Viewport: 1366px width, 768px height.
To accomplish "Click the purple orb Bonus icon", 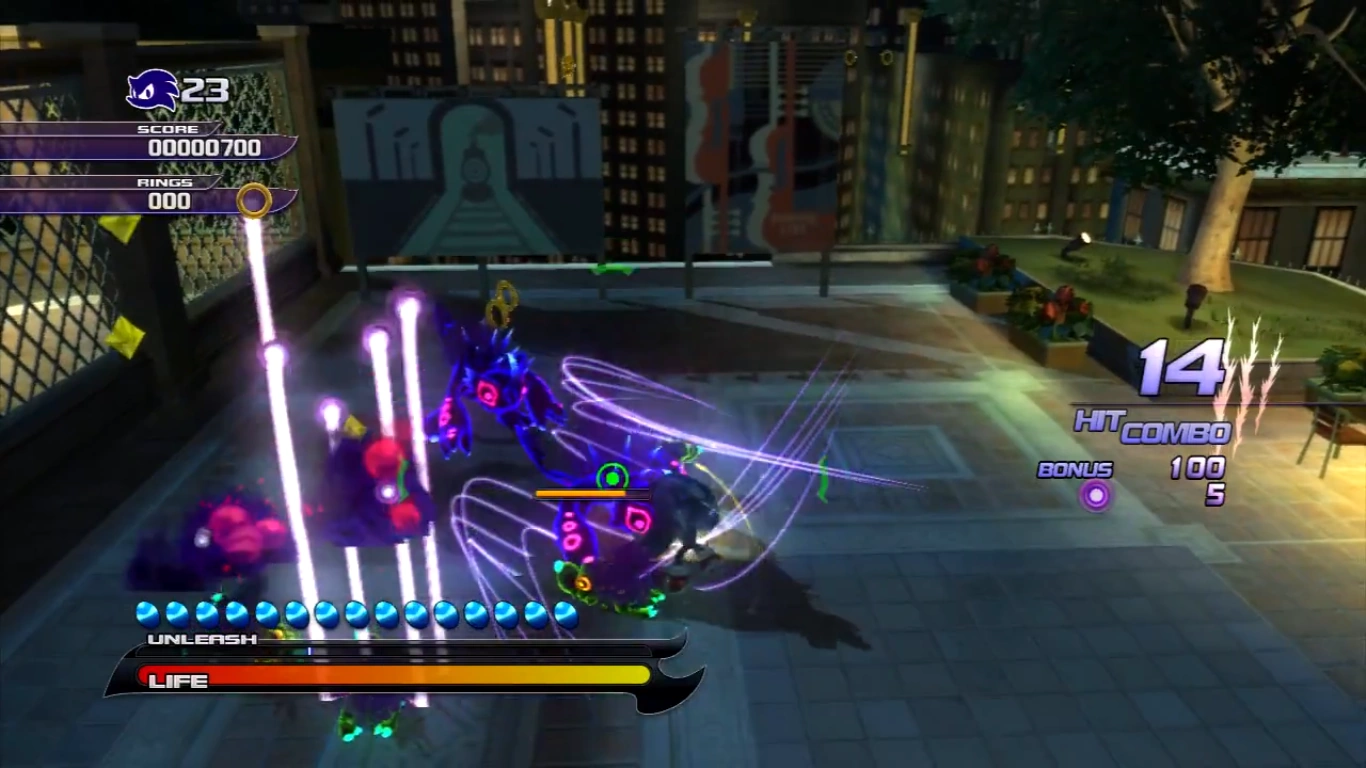I will click(x=1097, y=494).
